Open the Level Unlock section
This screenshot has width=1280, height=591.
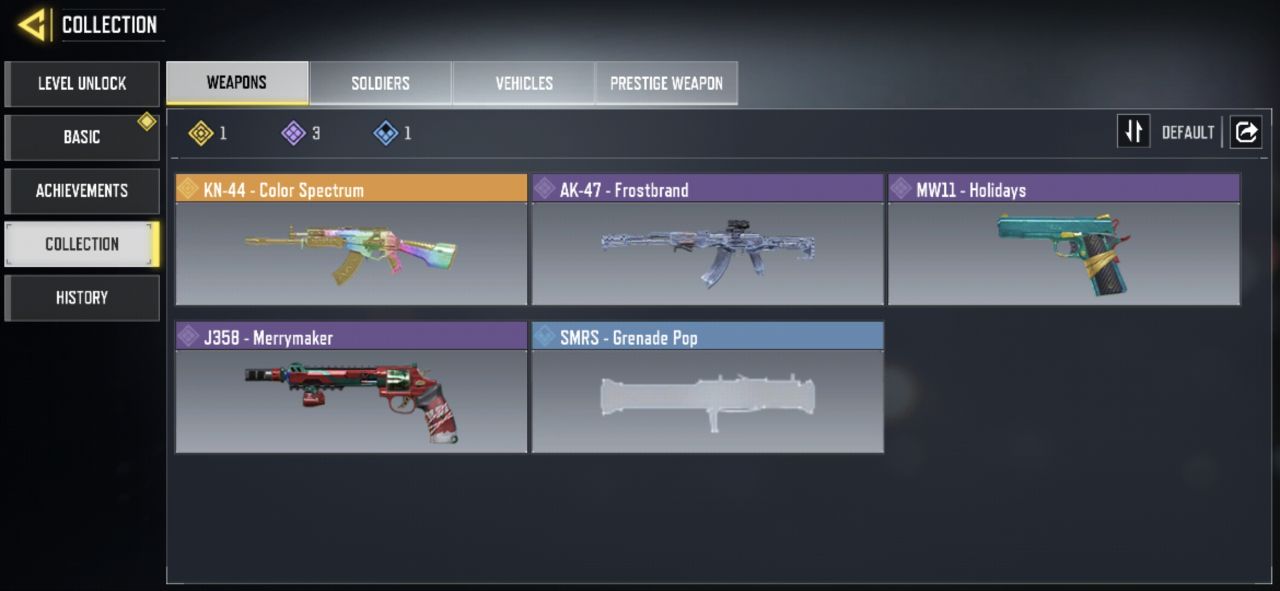coord(82,84)
